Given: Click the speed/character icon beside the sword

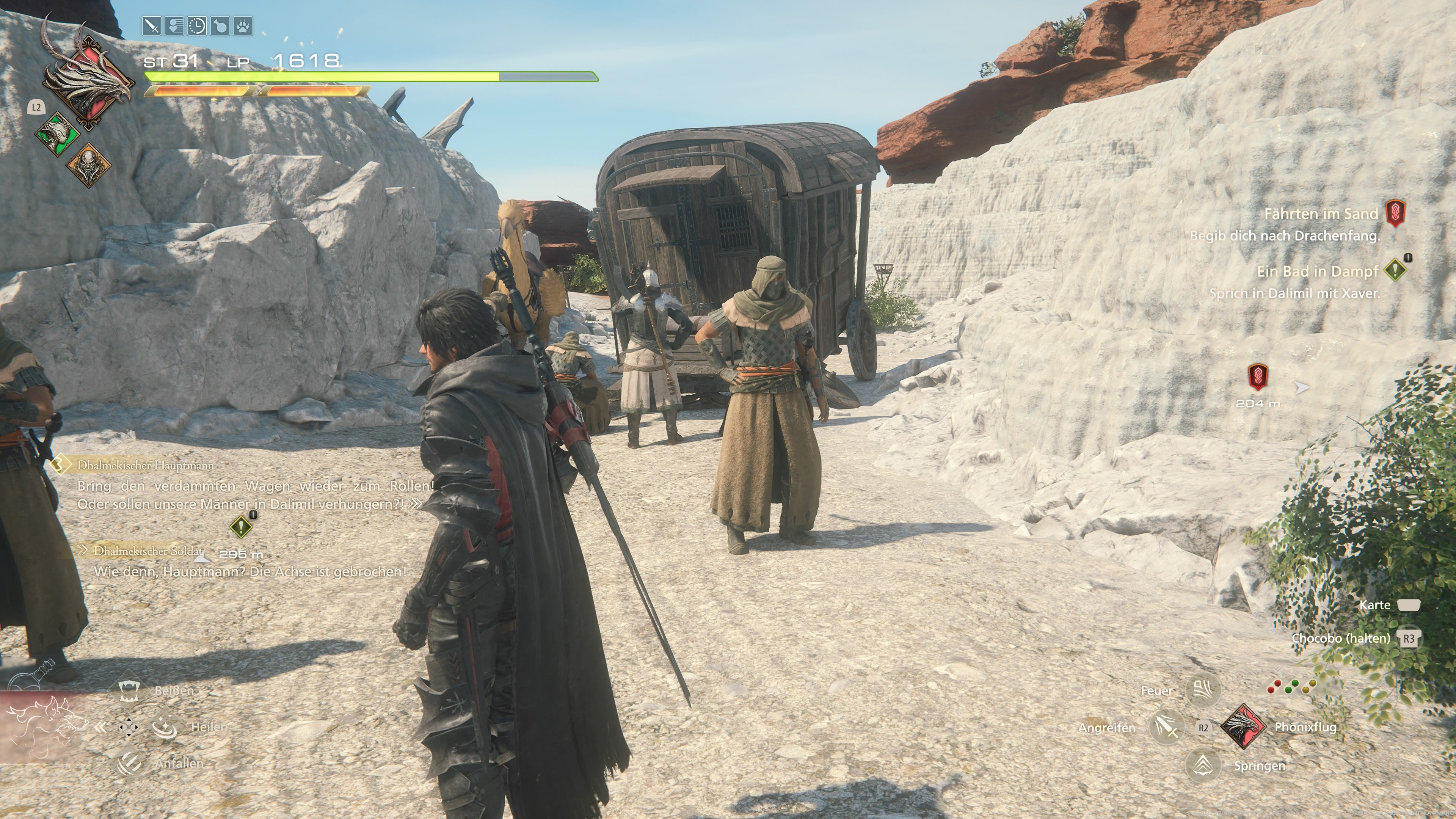Looking at the screenshot, I should [x=174, y=26].
